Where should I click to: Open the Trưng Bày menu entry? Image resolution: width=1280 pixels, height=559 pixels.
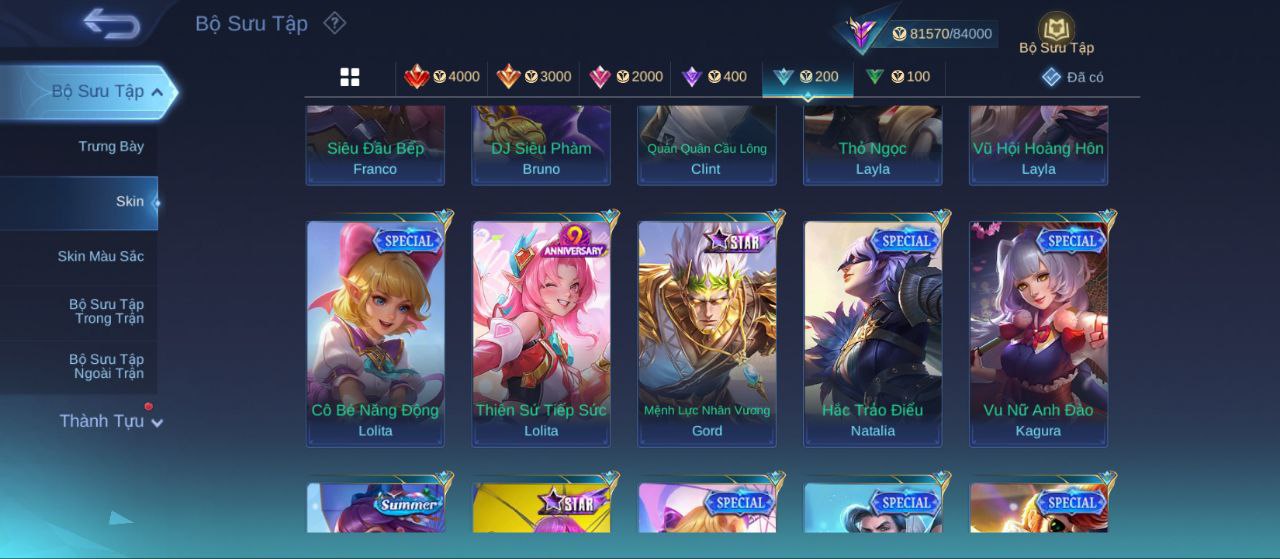[x=111, y=147]
